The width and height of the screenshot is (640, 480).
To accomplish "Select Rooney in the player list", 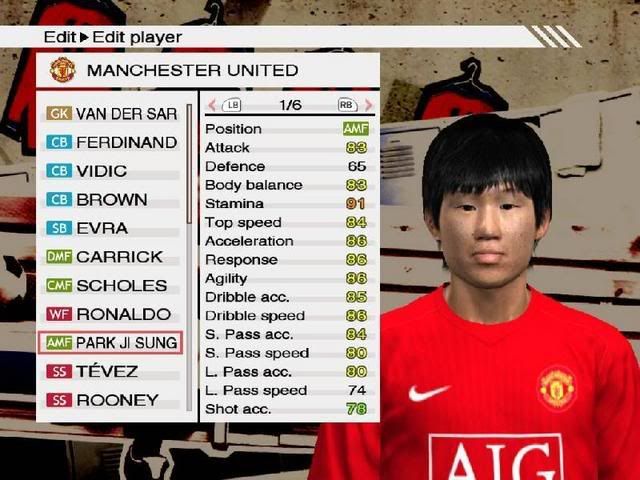I will (x=110, y=400).
